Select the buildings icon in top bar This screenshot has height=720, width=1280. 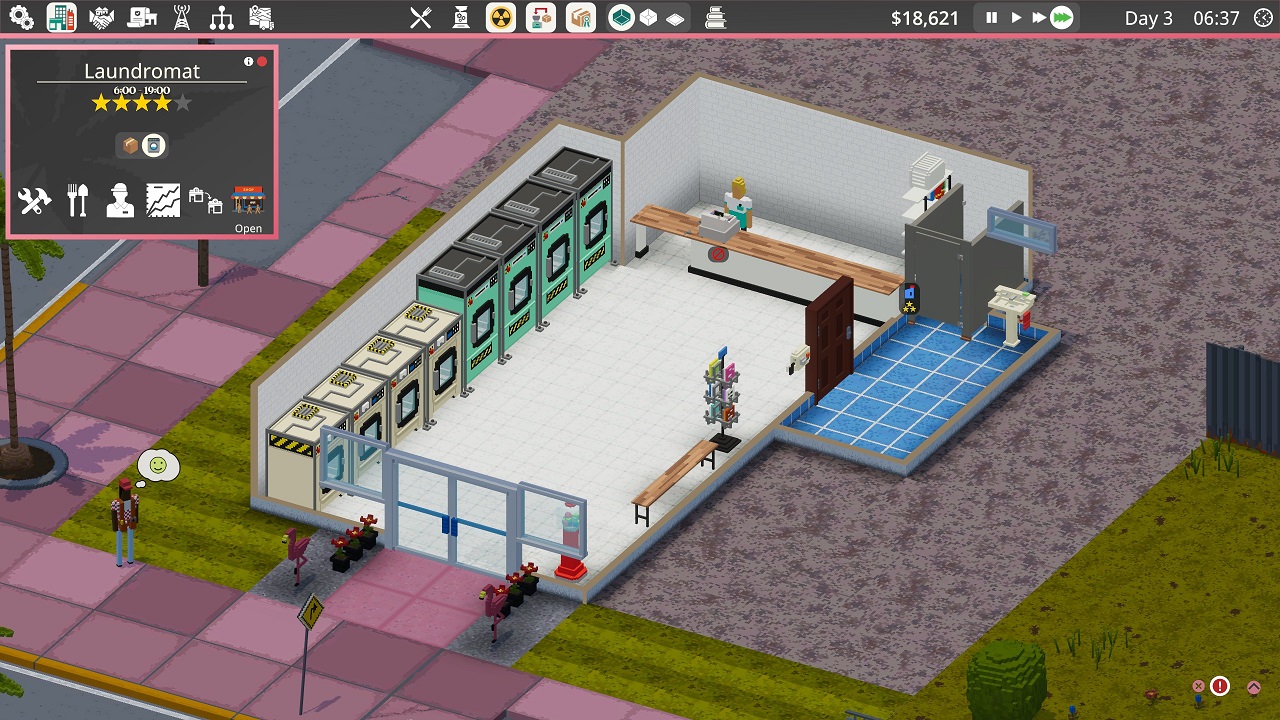[x=61, y=18]
